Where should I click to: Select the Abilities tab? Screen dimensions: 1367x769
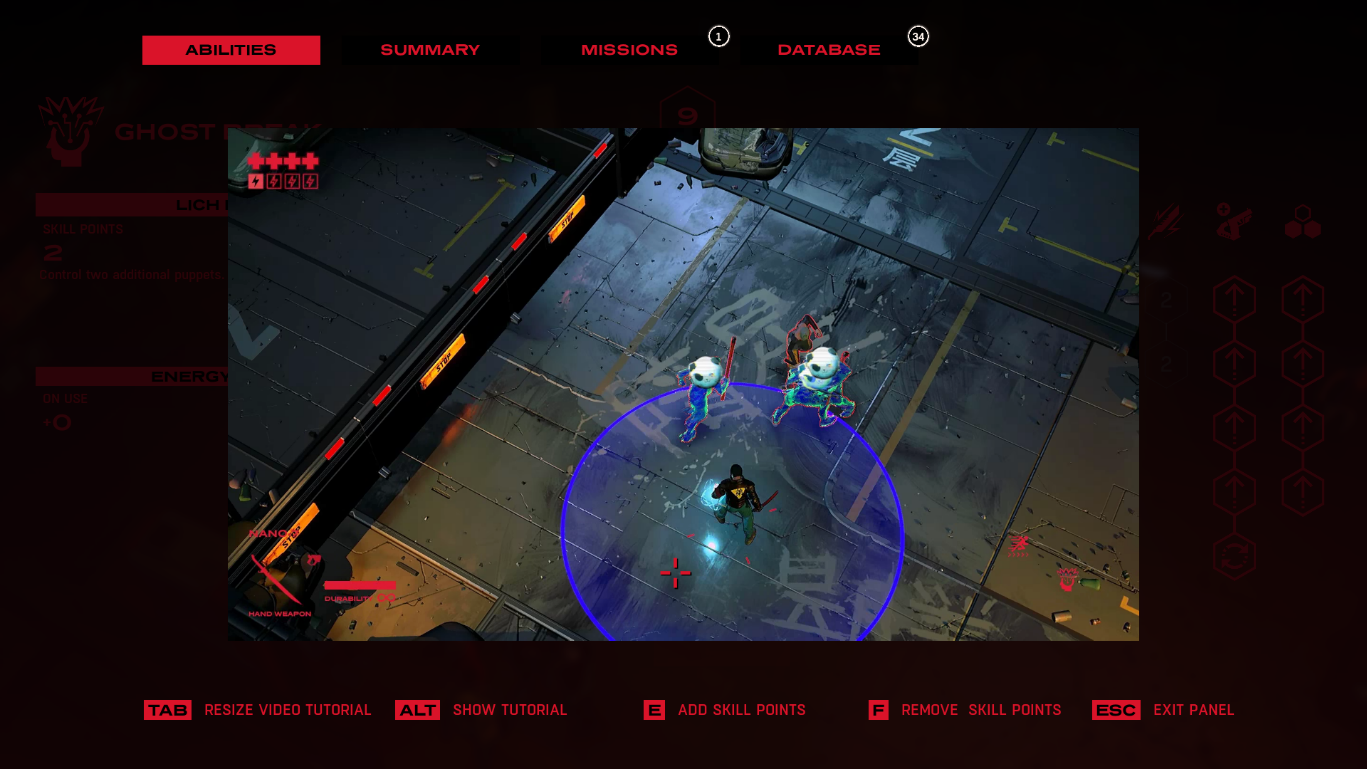tap(231, 49)
